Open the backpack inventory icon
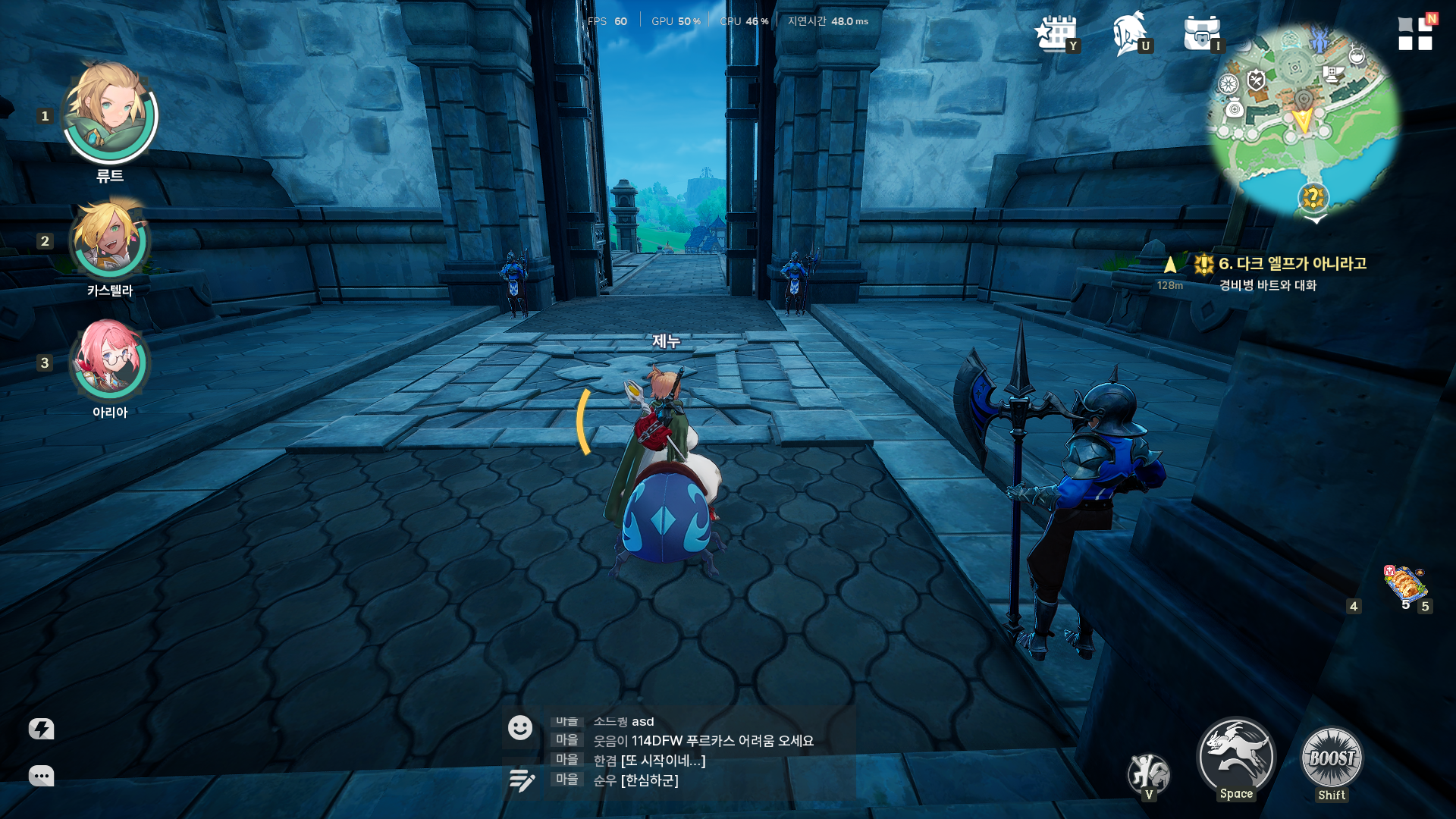The width and height of the screenshot is (1456, 819). 1201,33
